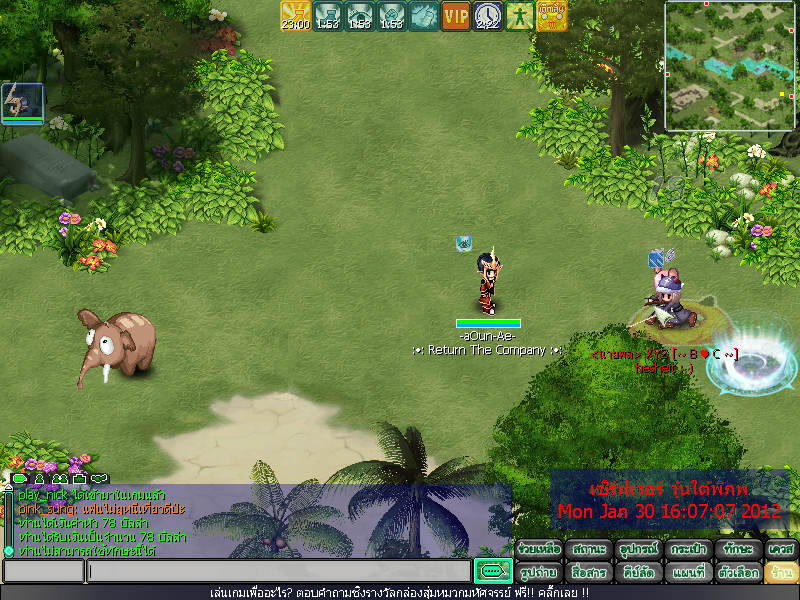Open the เควส (Quest) log

[x=780, y=549]
